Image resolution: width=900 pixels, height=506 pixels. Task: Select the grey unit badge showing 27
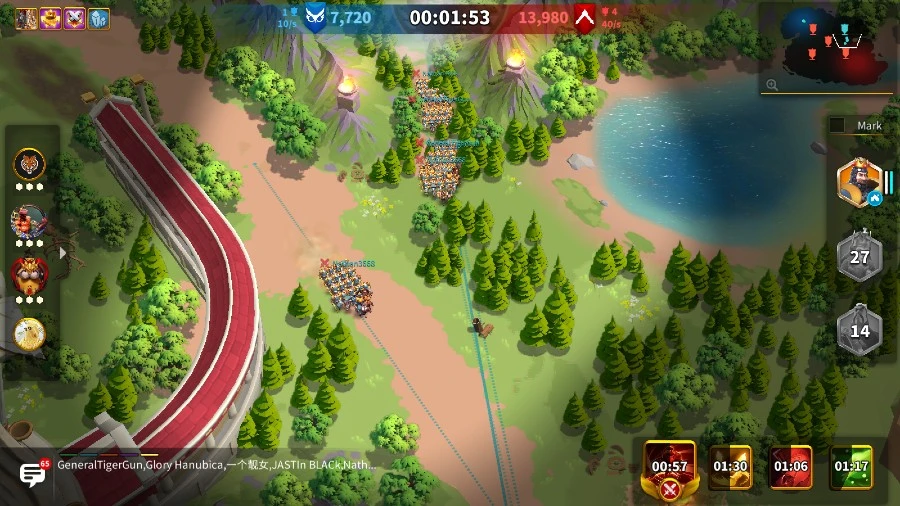coord(859,257)
